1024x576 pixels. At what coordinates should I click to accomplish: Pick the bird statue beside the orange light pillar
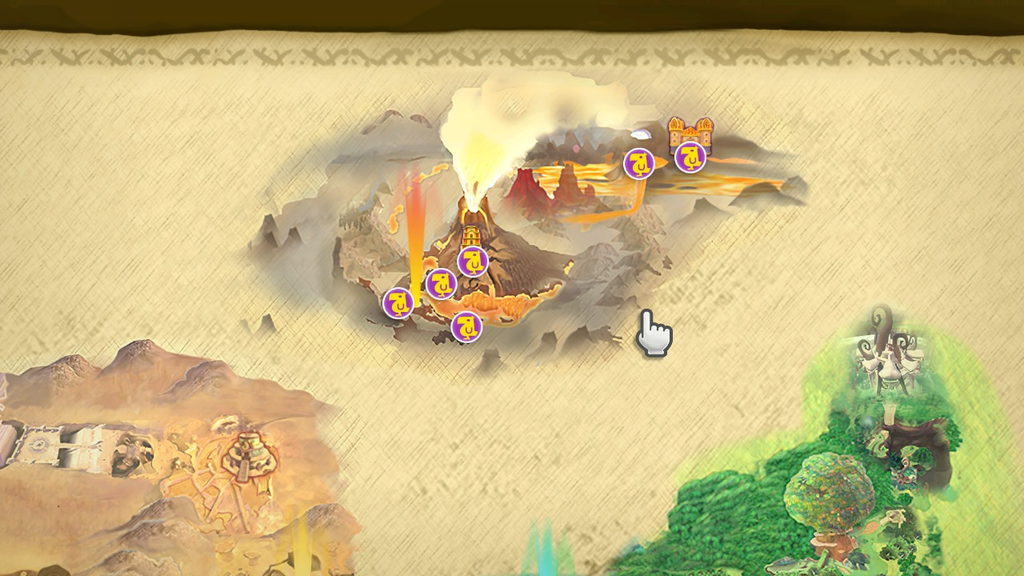pos(398,302)
